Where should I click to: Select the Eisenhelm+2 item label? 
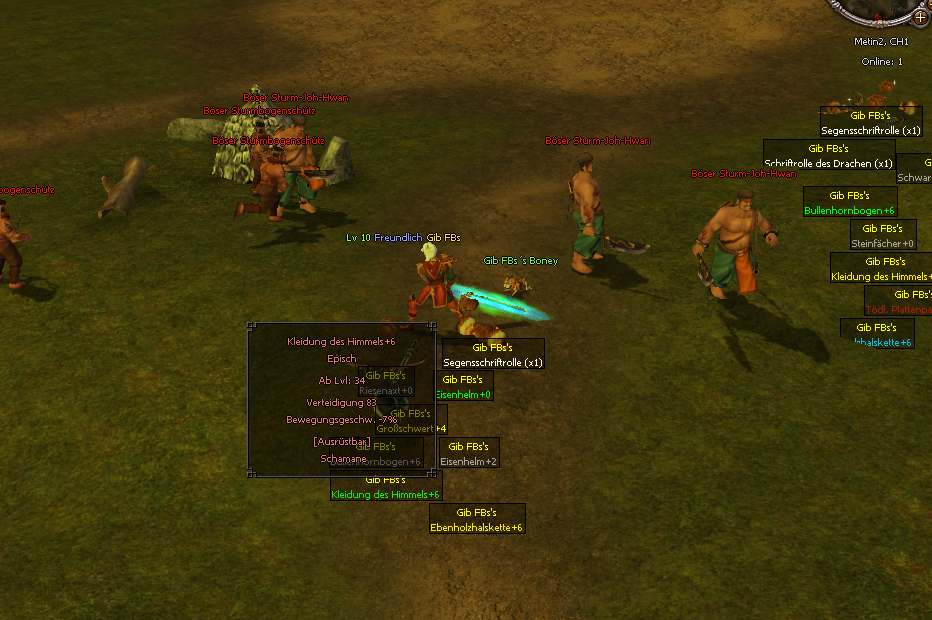[x=469, y=461]
